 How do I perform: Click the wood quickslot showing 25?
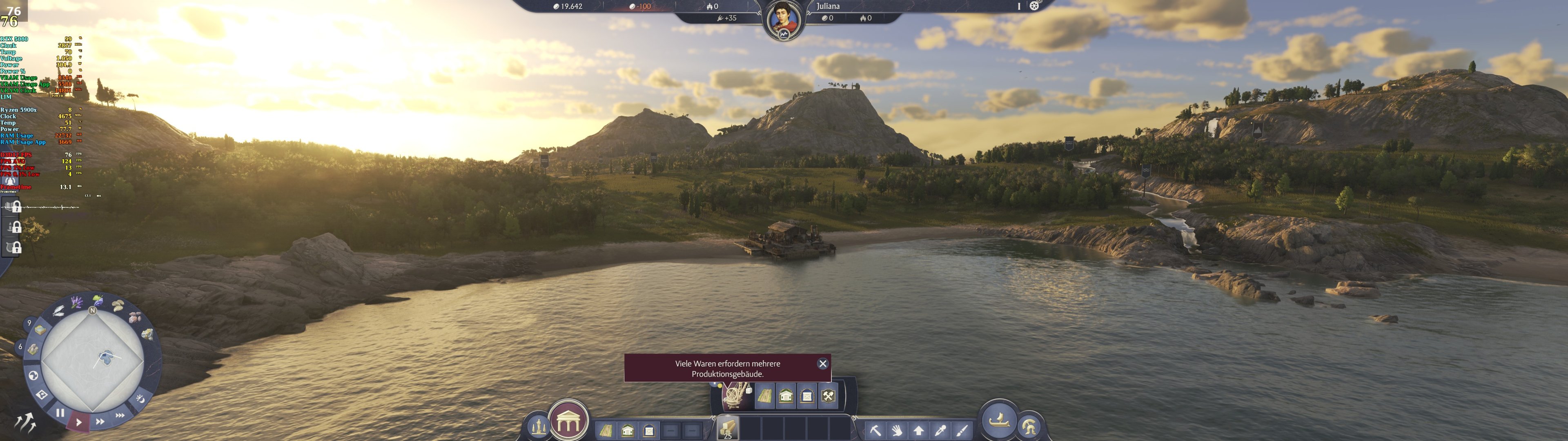[727, 428]
